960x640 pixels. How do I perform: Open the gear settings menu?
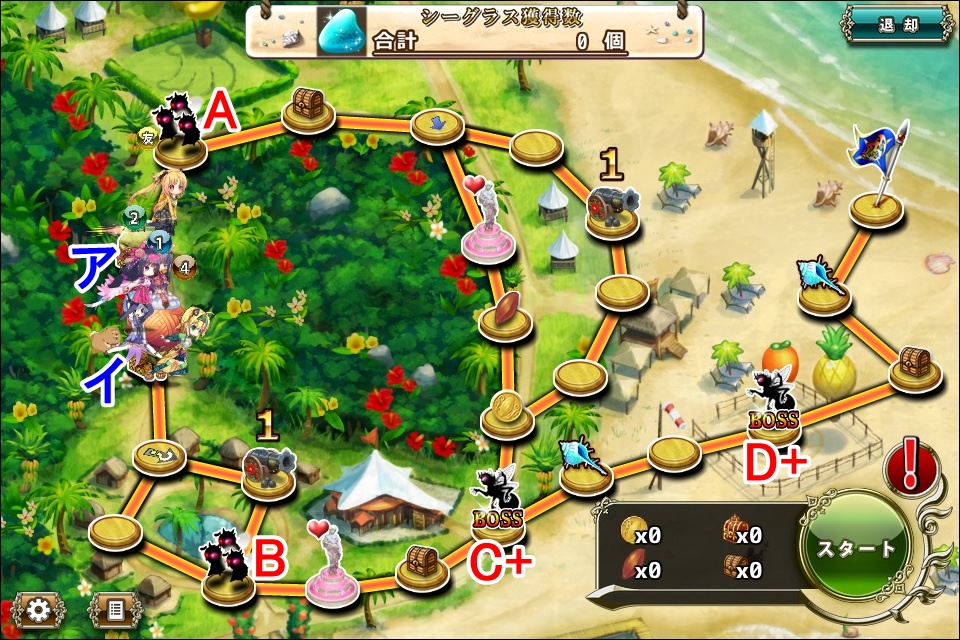coord(39,609)
